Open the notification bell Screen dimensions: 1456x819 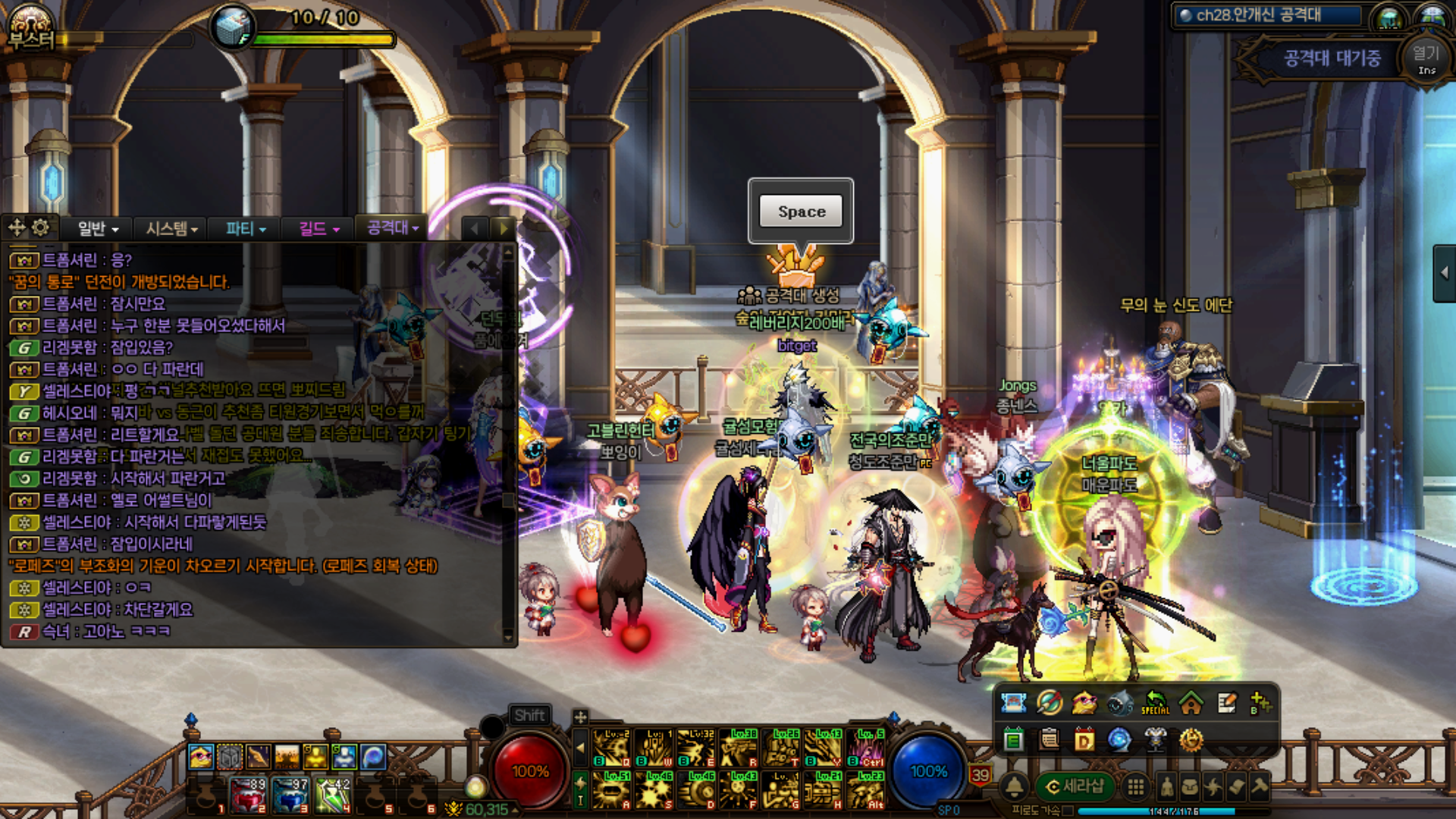pos(1015,787)
